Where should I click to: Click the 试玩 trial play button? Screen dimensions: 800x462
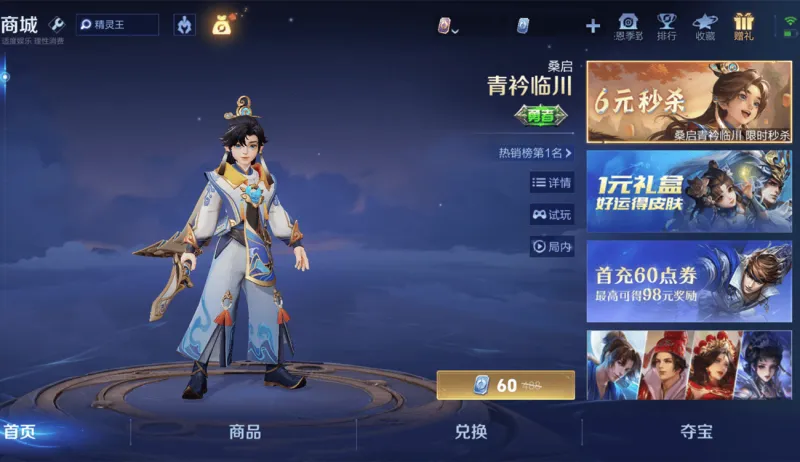tap(552, 214)
